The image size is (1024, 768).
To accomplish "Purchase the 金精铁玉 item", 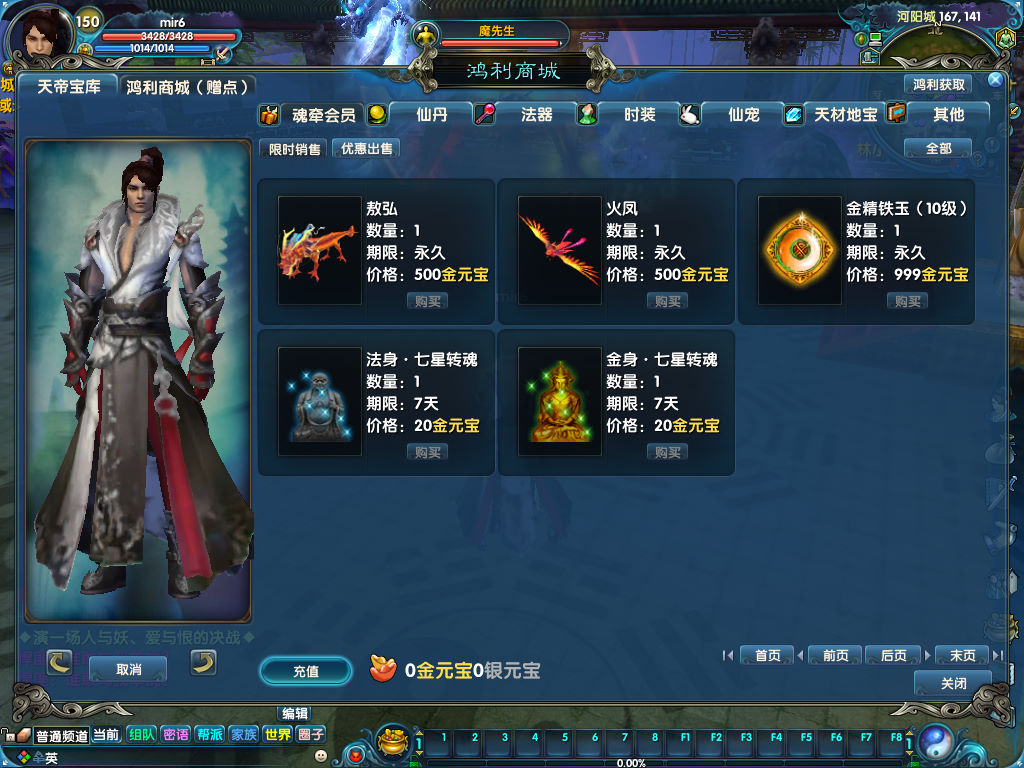I will [908, 301].
